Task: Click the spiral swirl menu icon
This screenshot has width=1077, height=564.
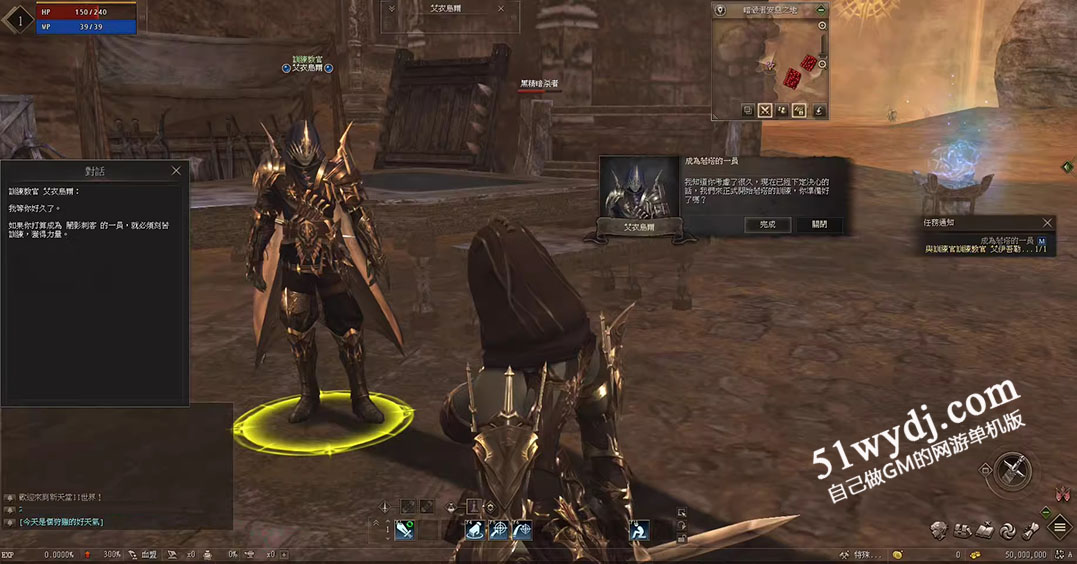Action: [x=1007, y=530]
